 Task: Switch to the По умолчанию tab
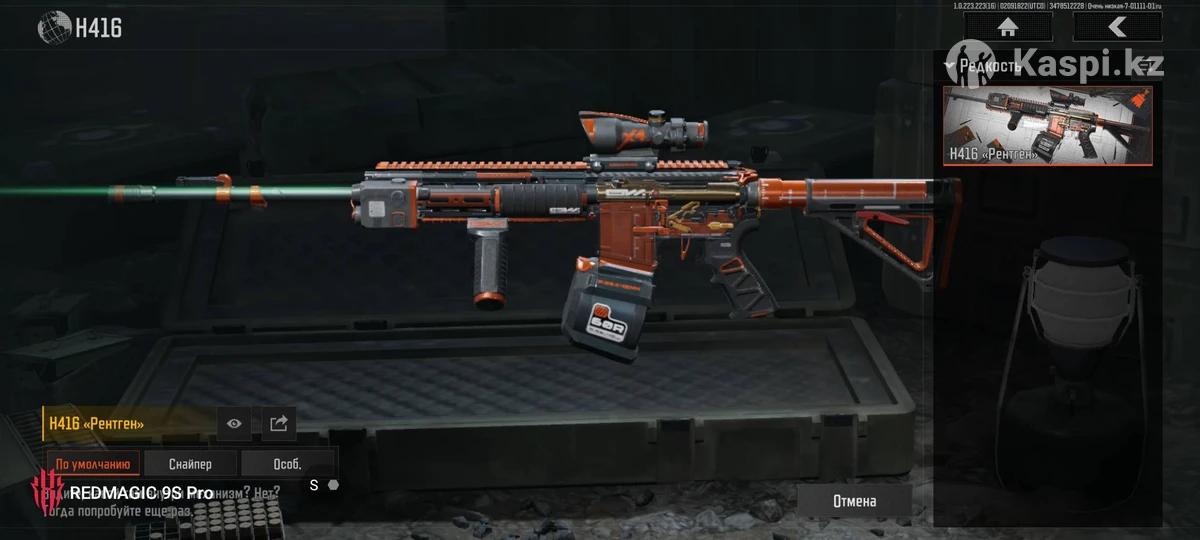coord(93,464)
